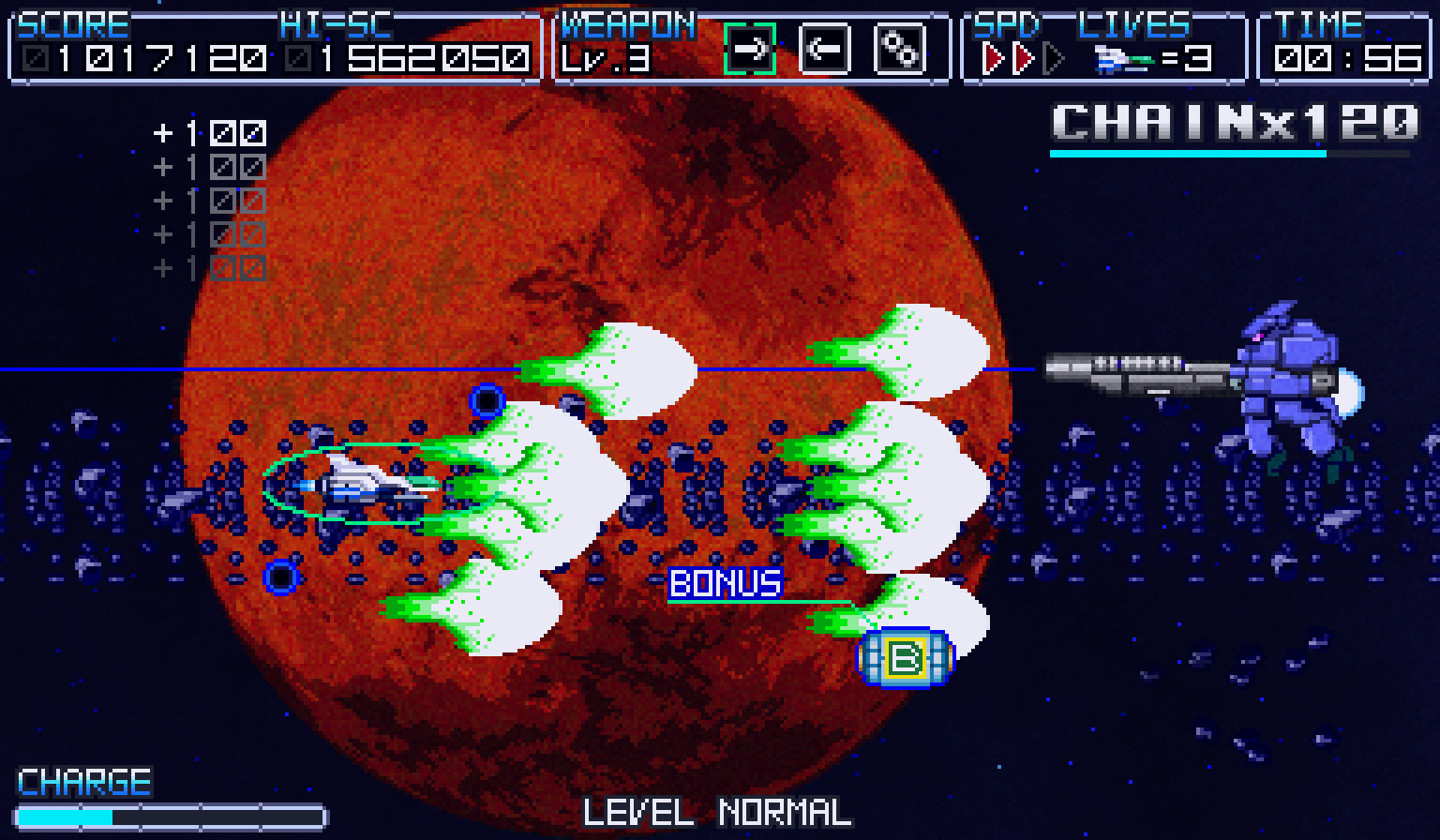Click the BONUS label
This screenshot has width=1440, height=840.
point(725,583)
